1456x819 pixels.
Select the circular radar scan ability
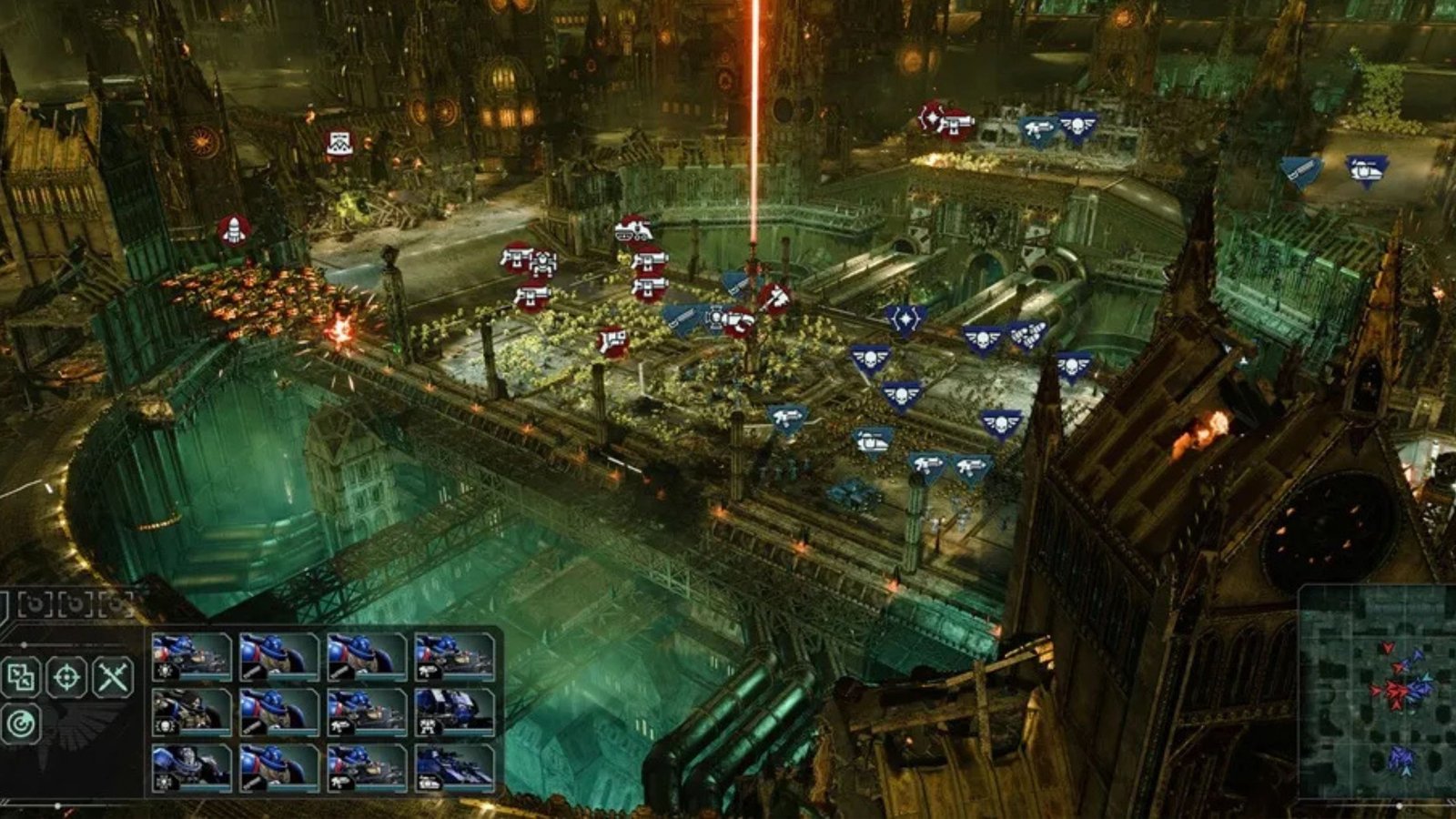21,723
